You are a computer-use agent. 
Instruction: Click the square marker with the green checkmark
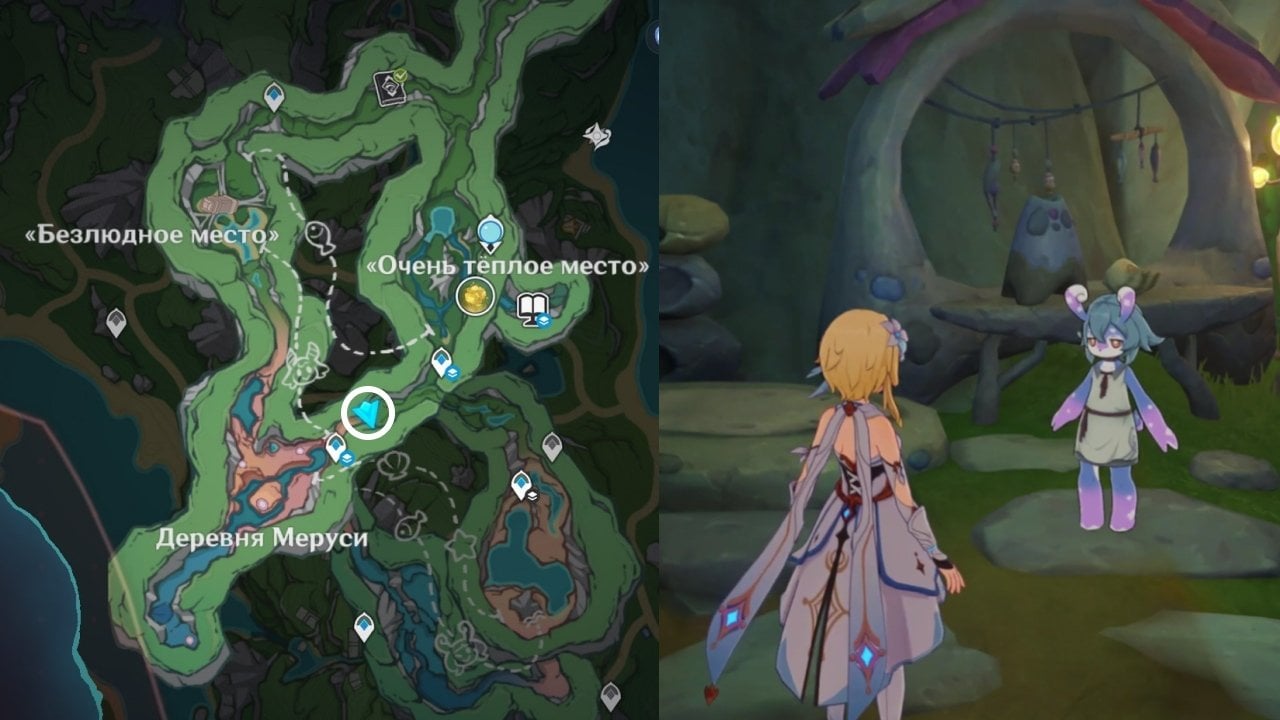(388, 87)
